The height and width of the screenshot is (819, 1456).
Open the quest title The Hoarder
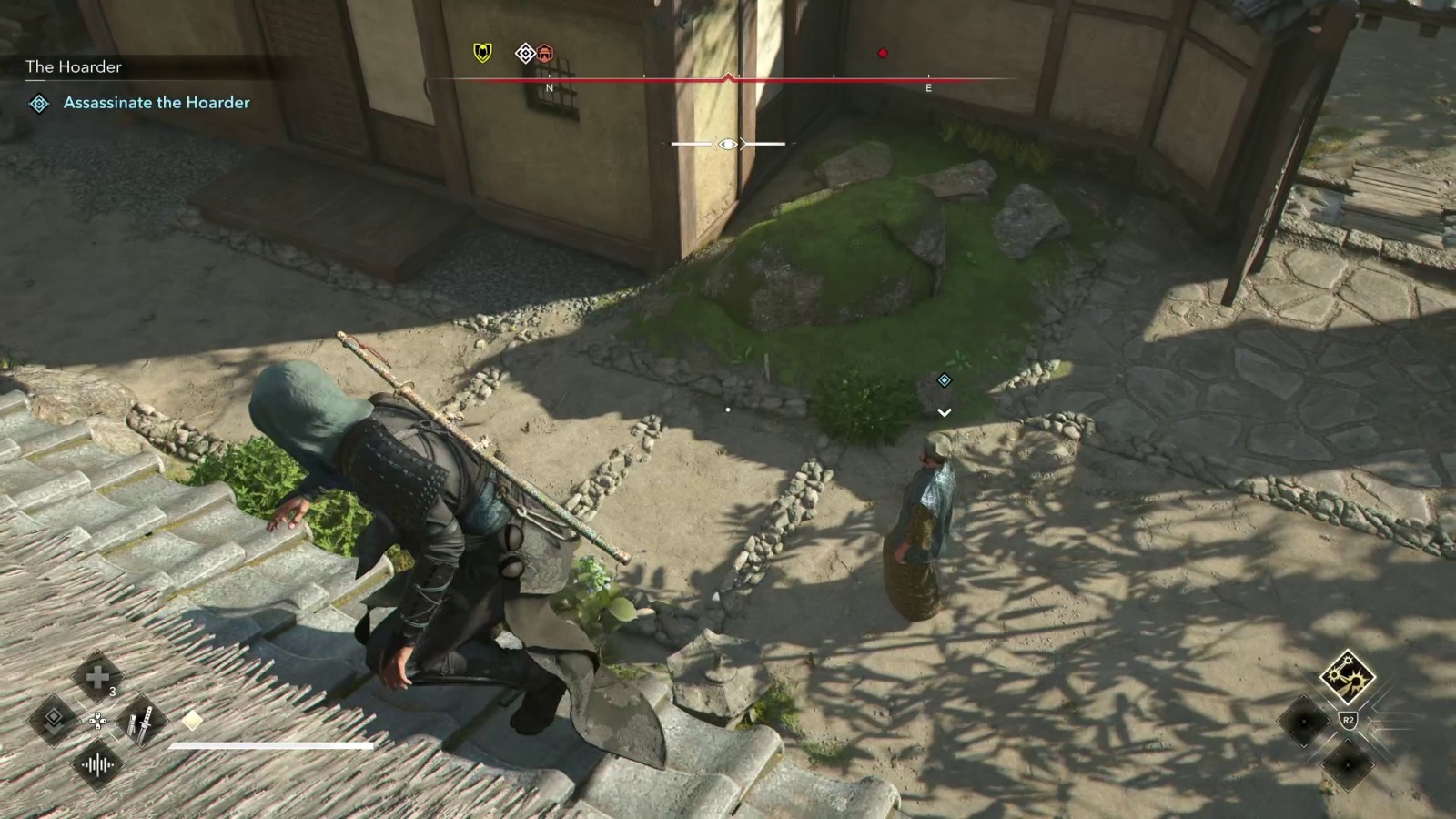74,66
